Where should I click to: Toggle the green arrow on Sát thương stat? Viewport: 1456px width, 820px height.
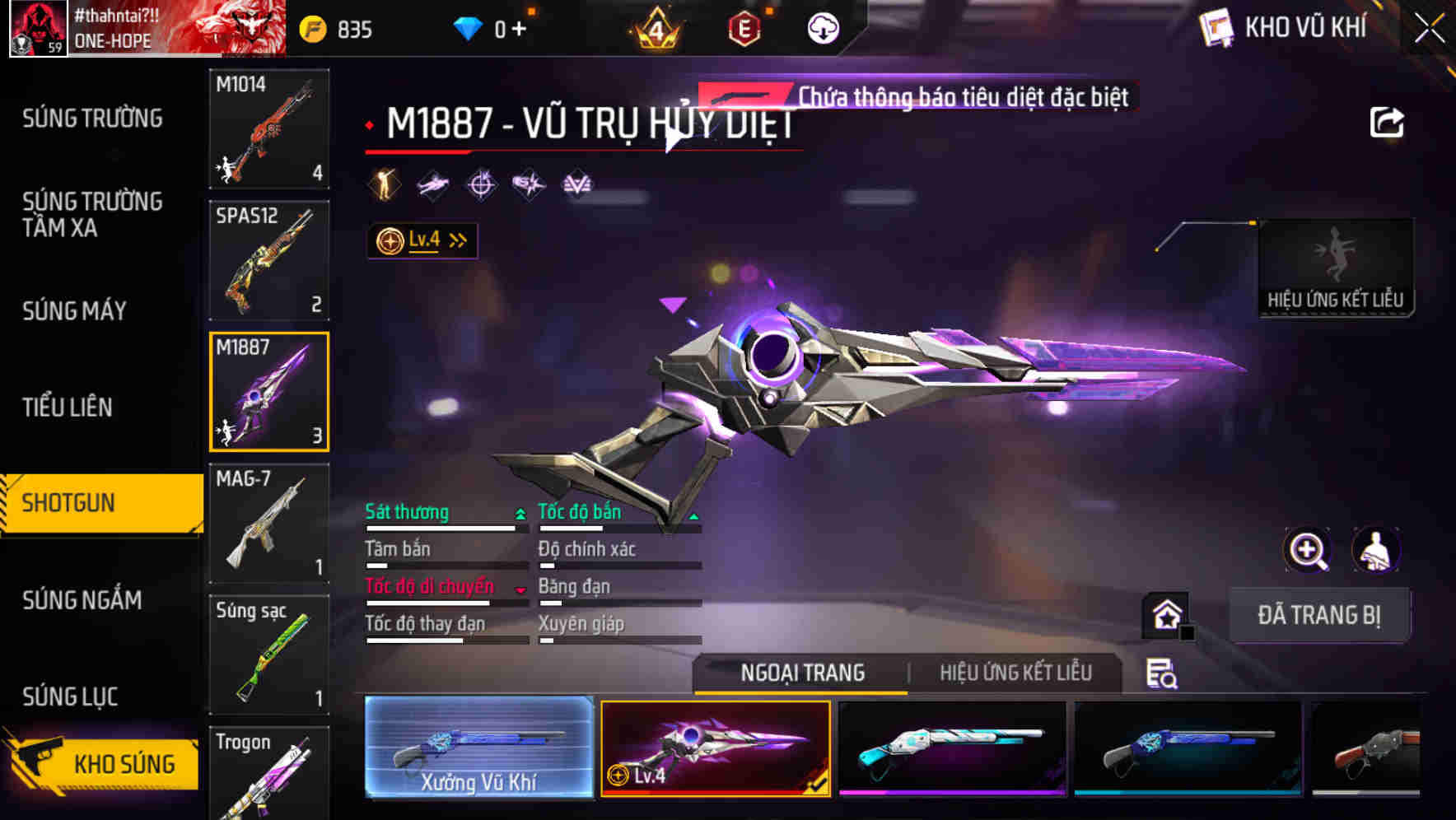[x=519, y=512]
